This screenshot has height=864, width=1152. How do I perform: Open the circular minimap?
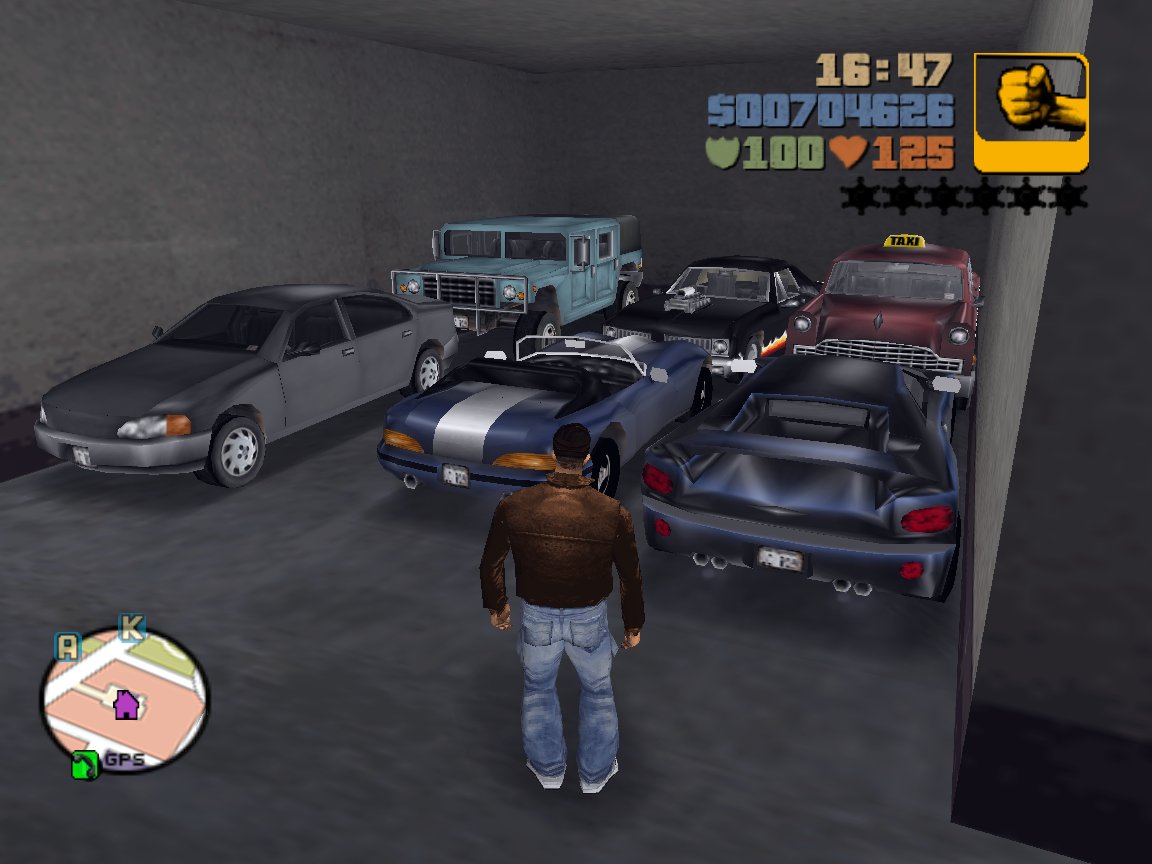click(x=124, y=700)
